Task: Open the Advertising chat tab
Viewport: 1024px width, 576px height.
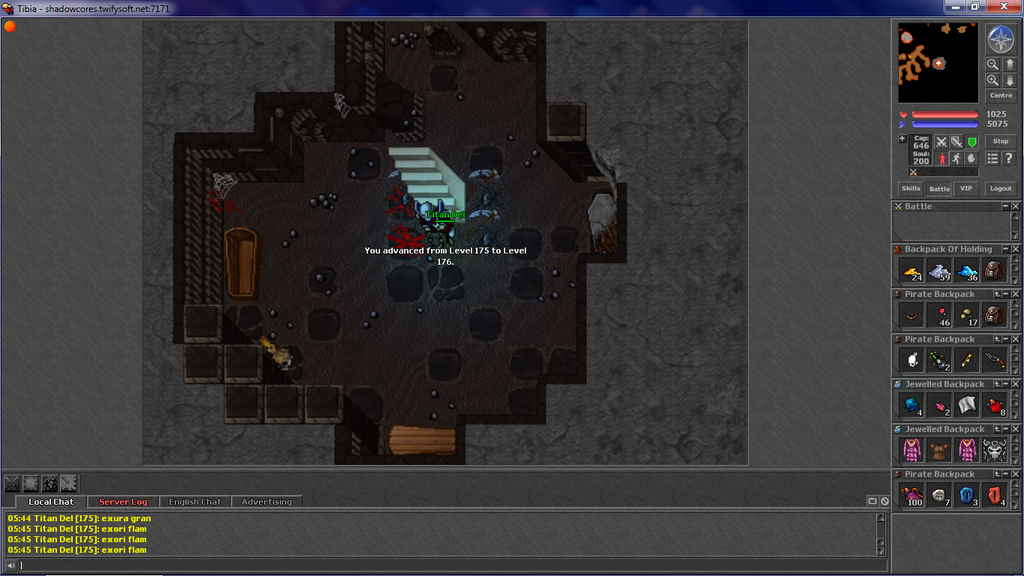Action: [x=267, y=501]
